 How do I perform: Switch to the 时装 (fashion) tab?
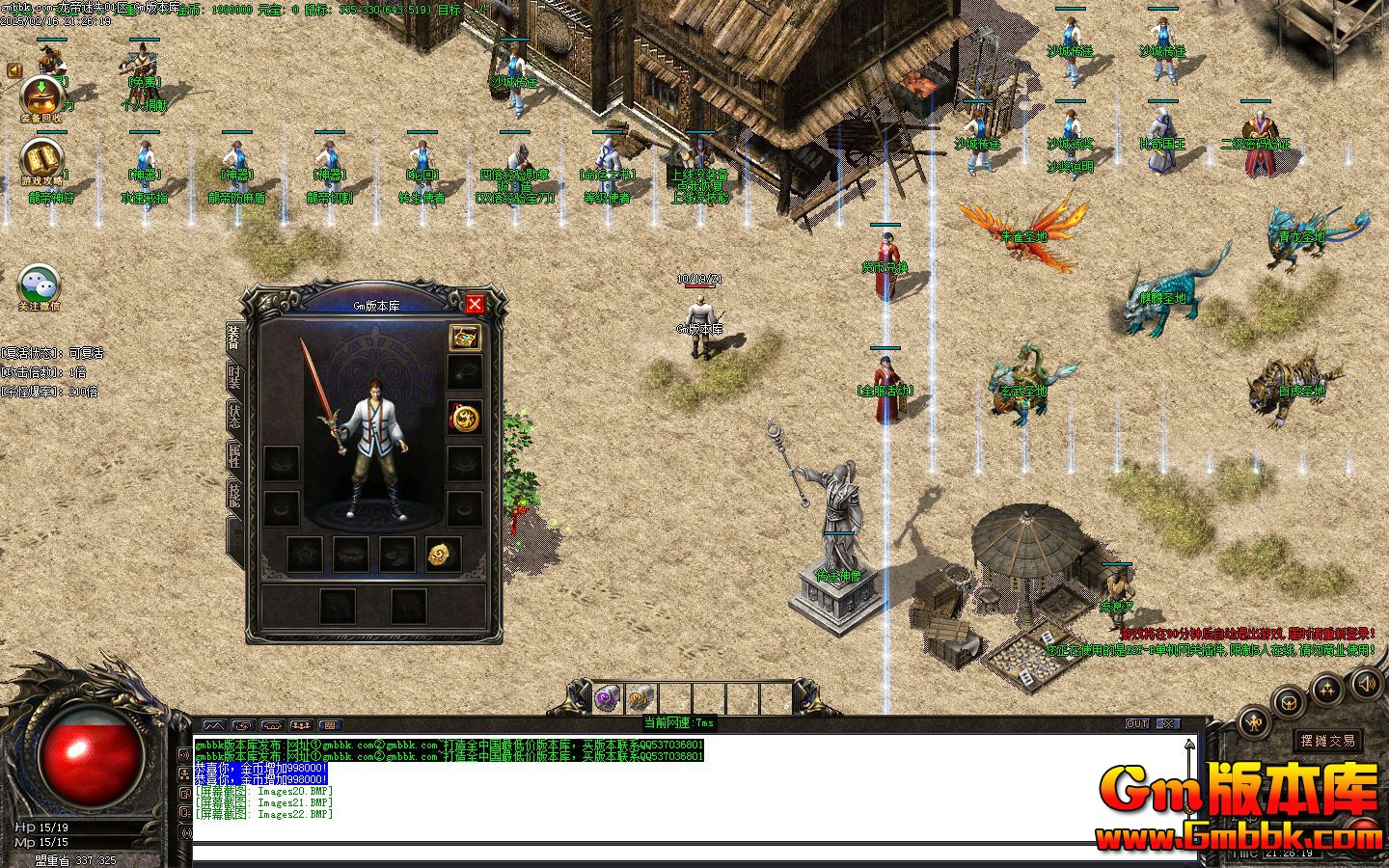tap(234, 378)
